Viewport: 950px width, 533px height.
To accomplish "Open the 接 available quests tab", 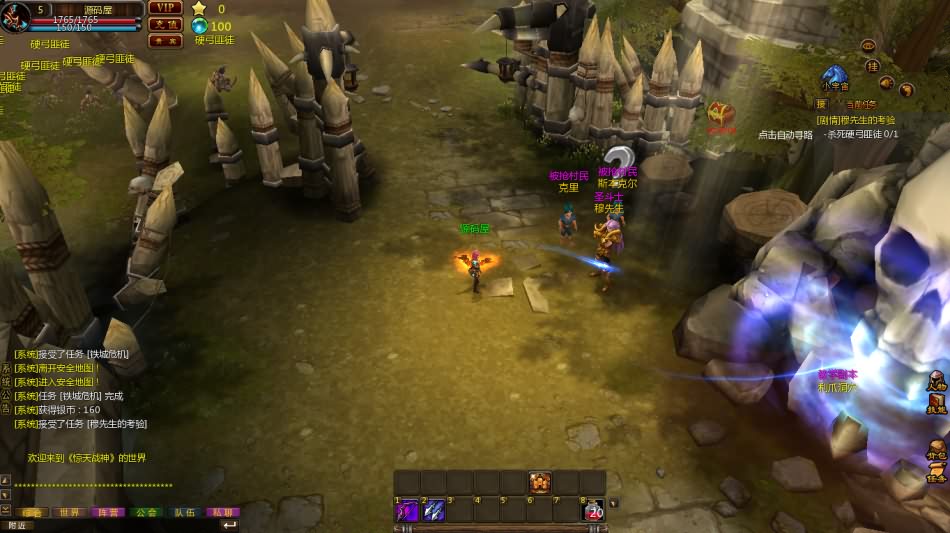I will tap(820, 104).
